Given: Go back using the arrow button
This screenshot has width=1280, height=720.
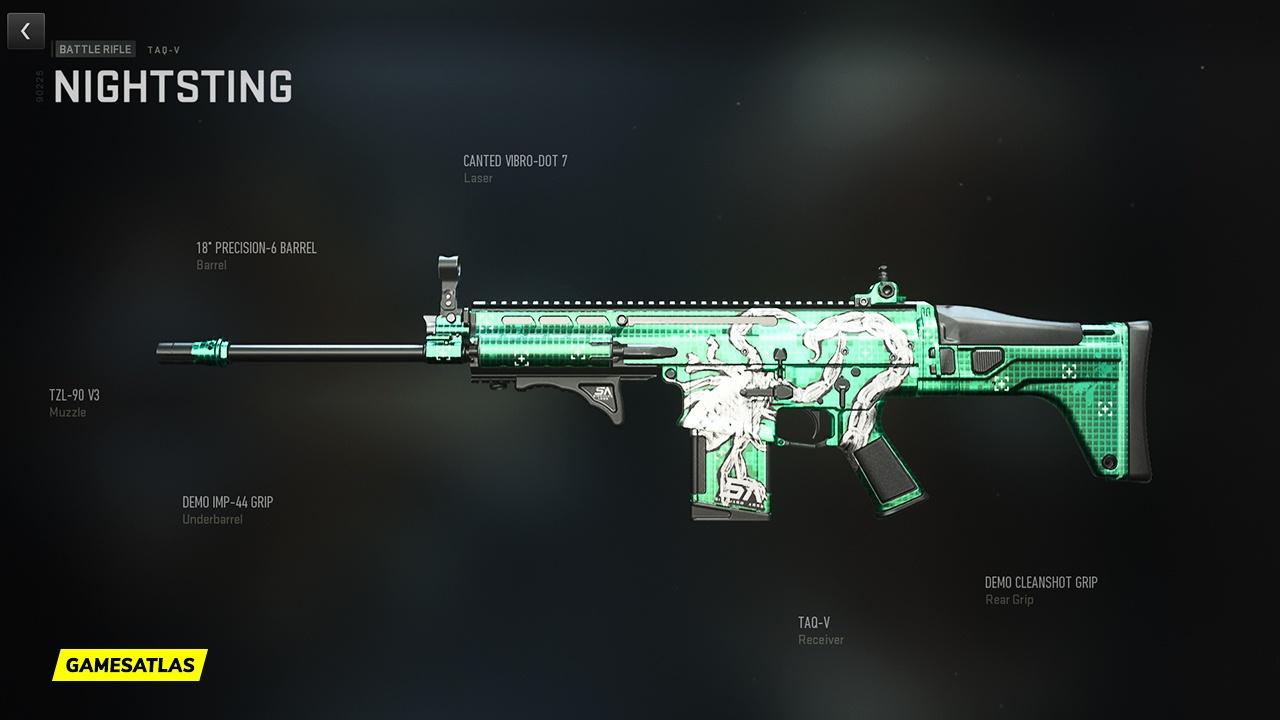Looking at the screenshot, I should pos(26,31).
